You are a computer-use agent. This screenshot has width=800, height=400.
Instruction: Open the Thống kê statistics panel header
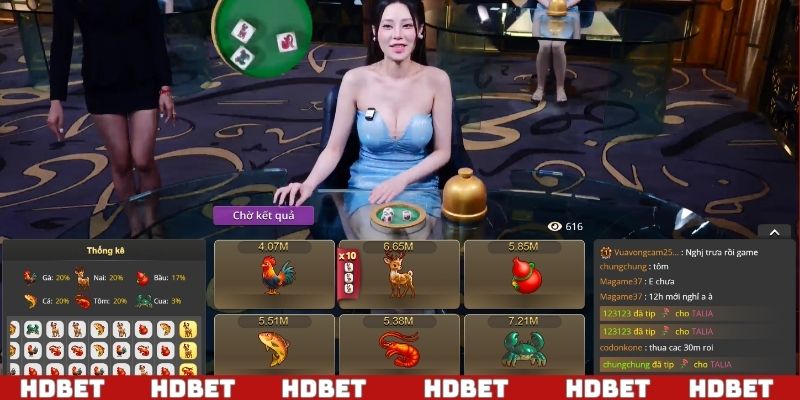click(103, 250)
